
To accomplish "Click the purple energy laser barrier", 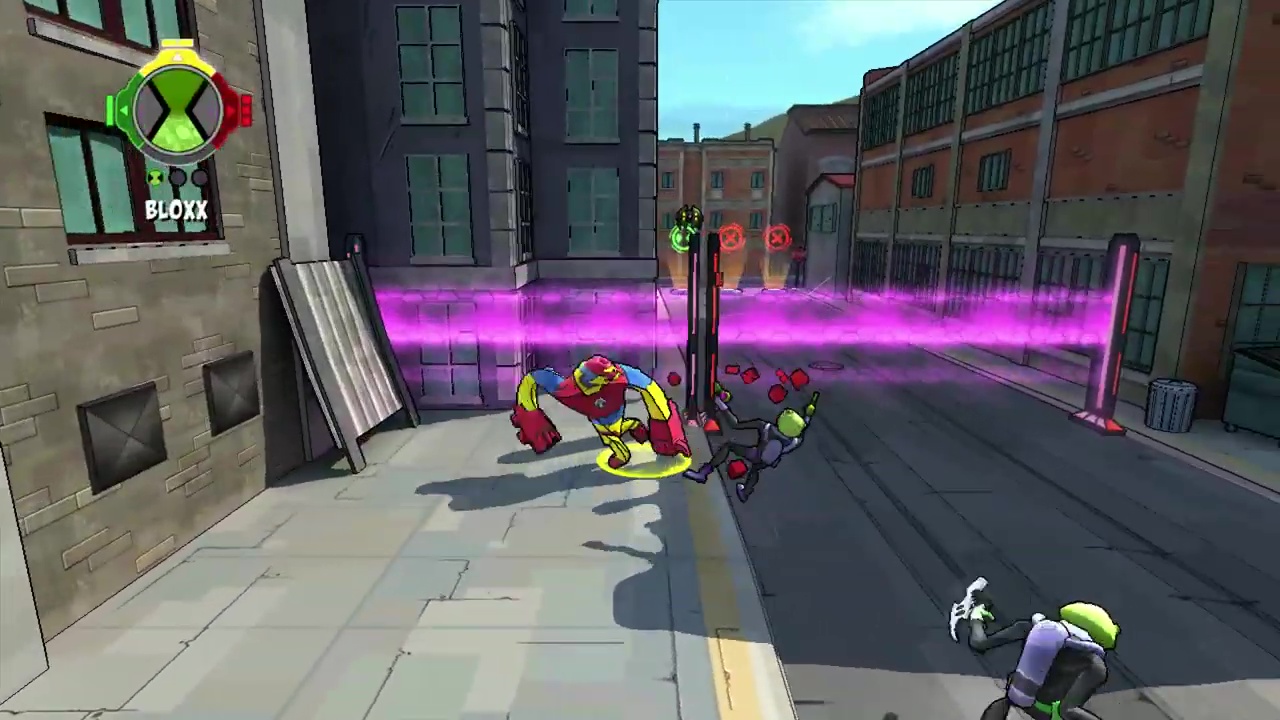I will [x=950, y=320].
